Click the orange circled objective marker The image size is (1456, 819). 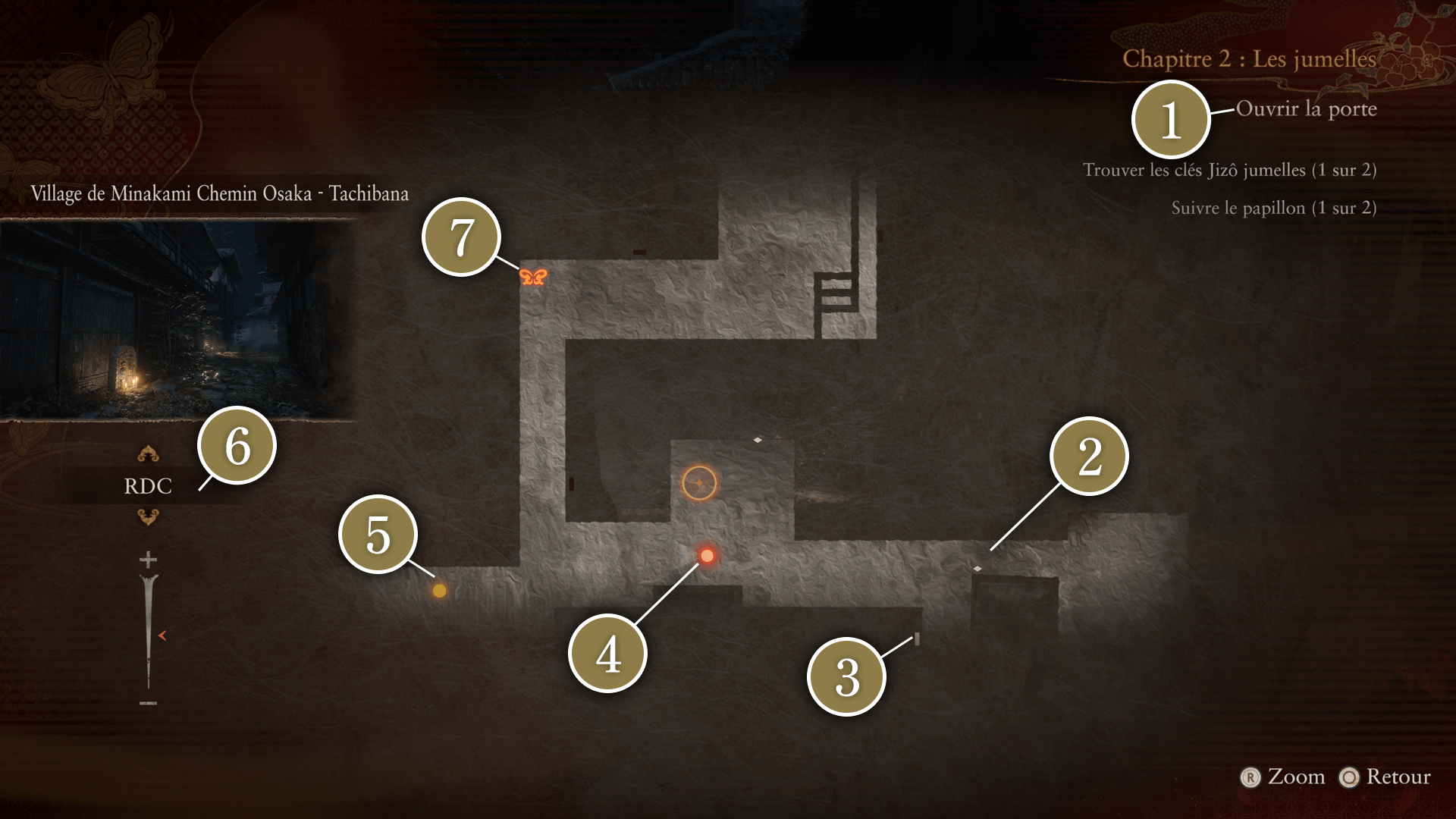click(x=699, y=483)
